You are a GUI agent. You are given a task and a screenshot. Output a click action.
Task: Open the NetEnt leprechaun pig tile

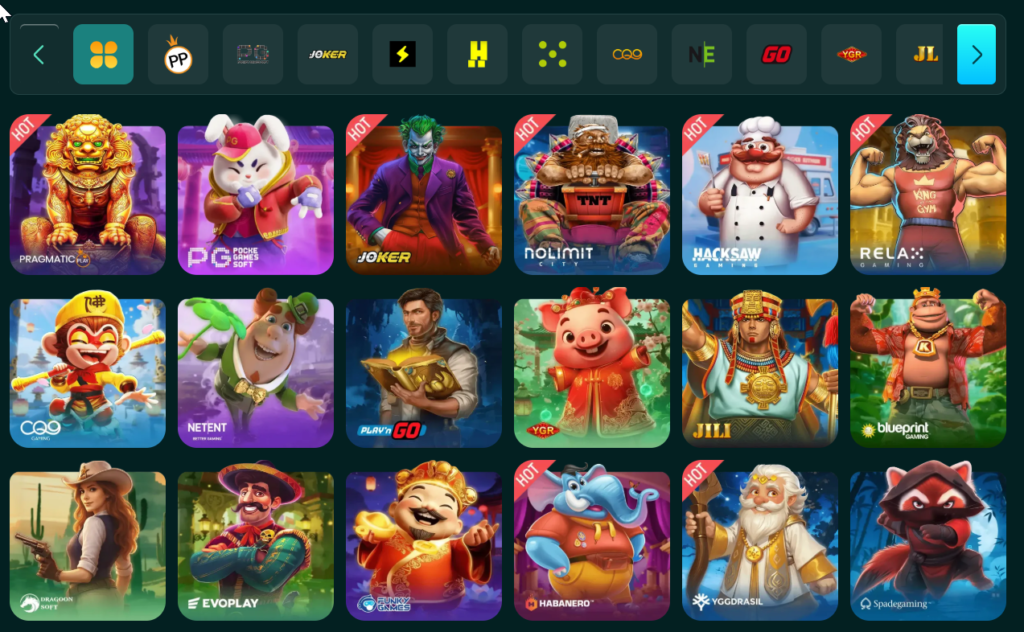[256, 368]
